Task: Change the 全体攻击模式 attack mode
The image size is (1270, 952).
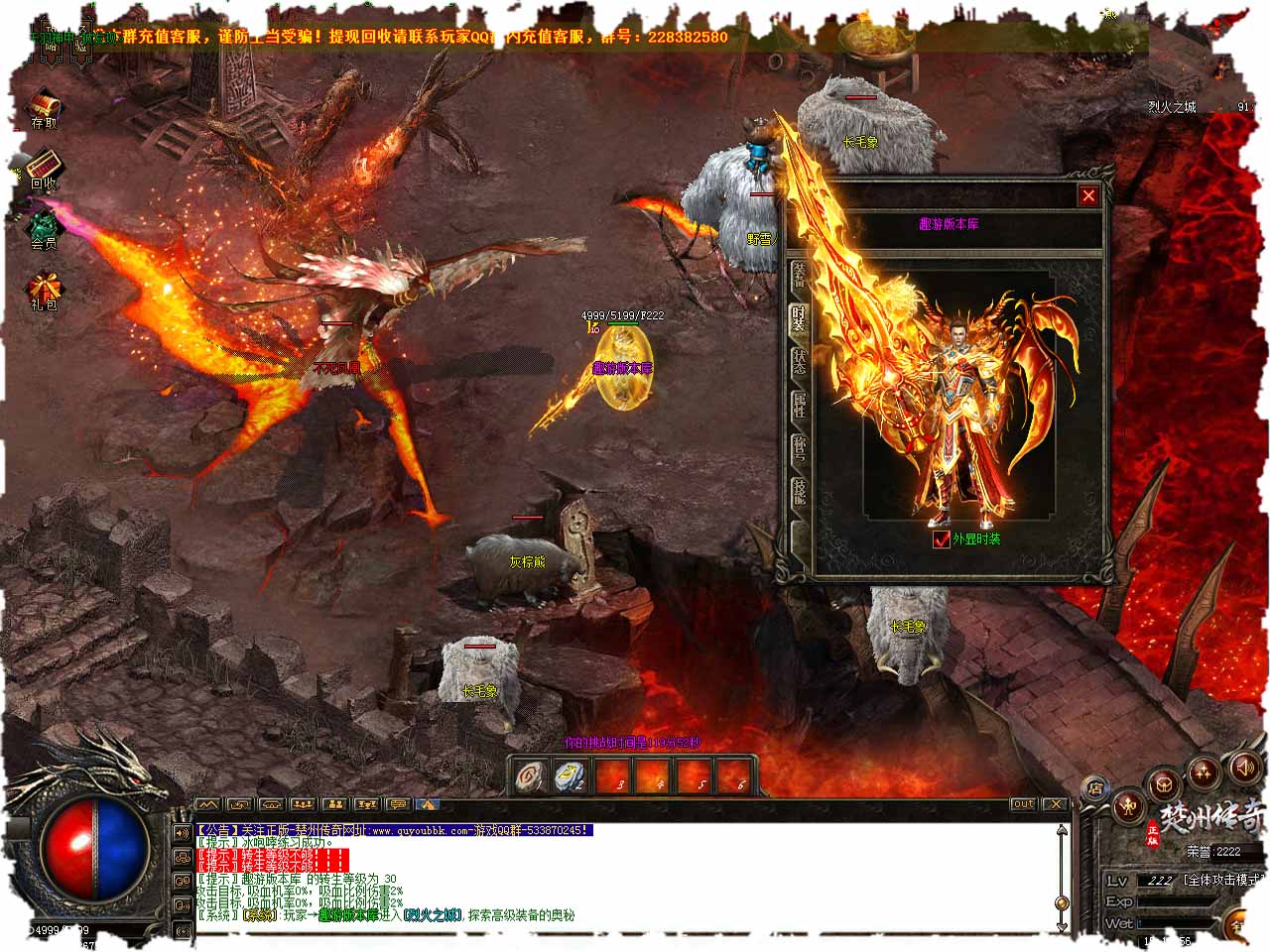Action: 1225,880
